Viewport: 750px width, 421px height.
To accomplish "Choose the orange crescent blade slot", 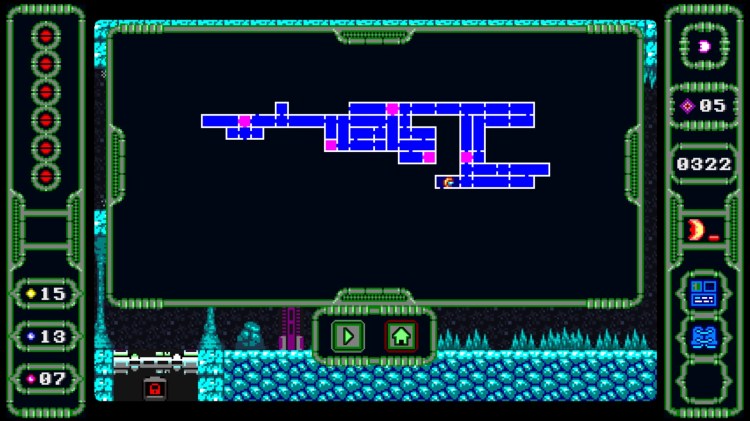I will coord(699,229).
